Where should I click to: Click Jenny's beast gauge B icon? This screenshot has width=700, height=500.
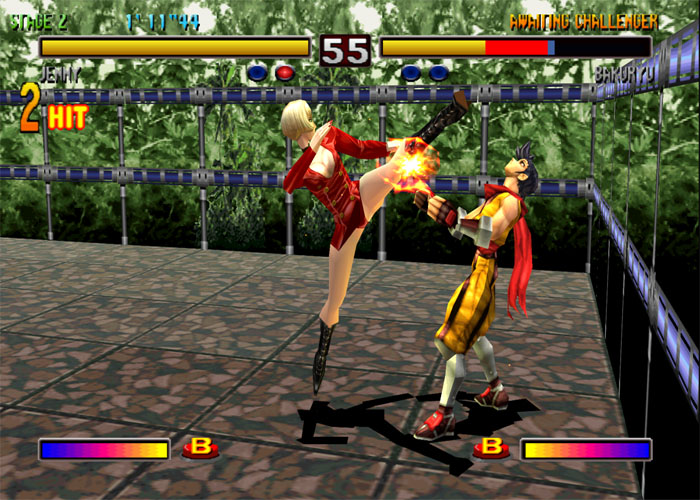200,447
